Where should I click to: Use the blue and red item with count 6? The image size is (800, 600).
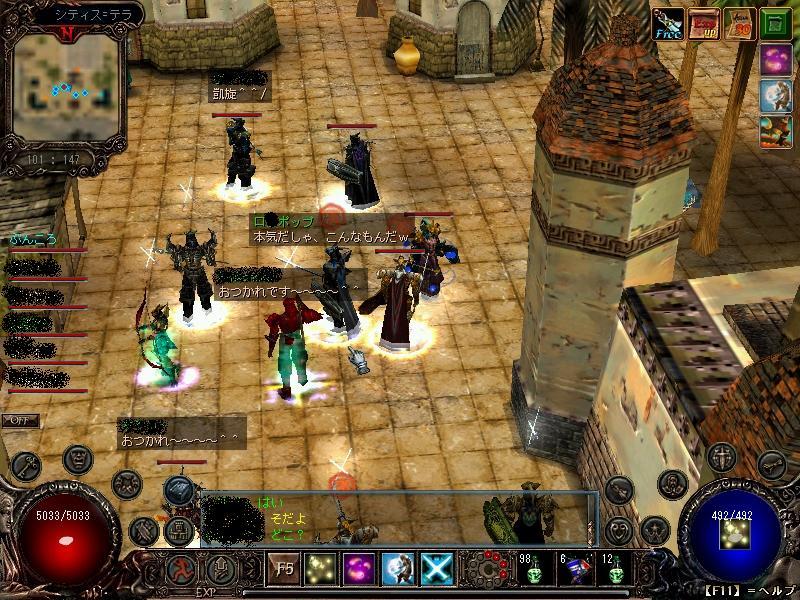point(572,569)
